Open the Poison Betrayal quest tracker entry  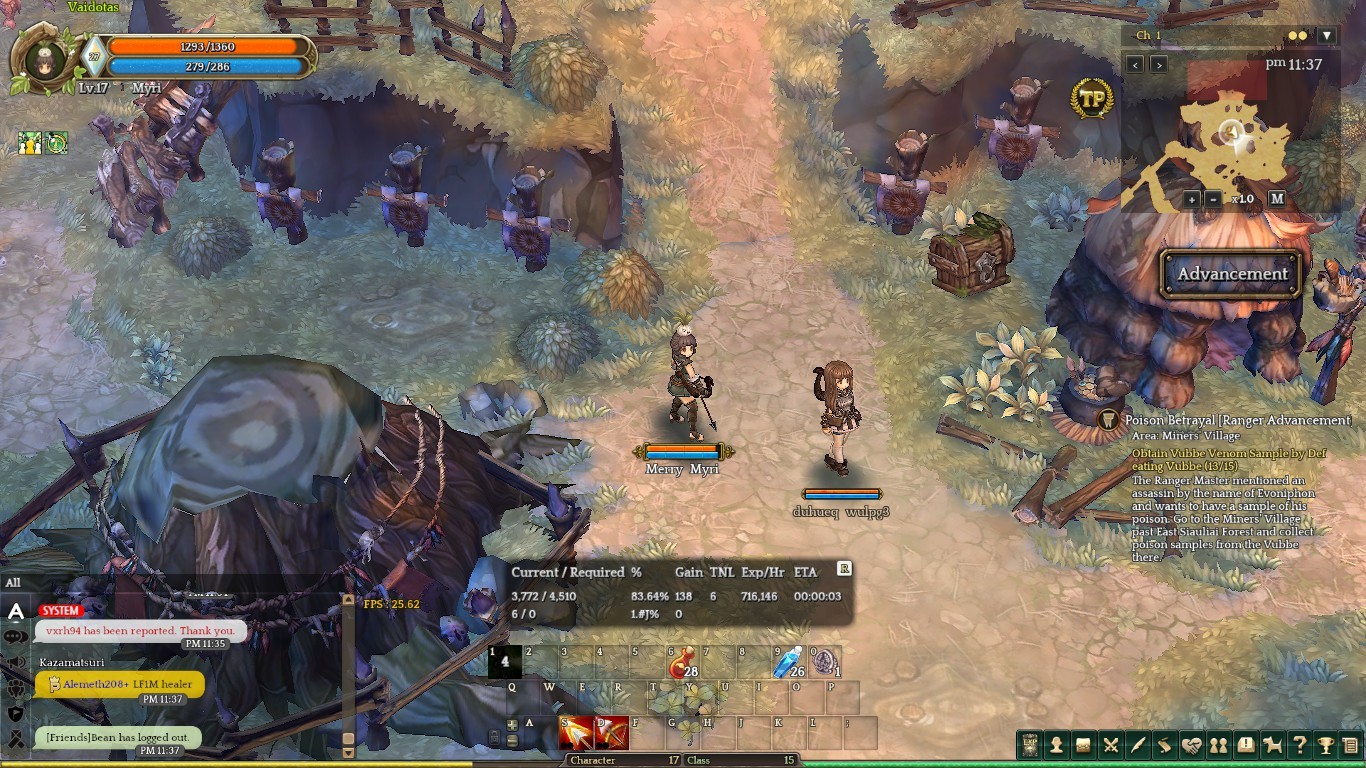[x=1238, y=421]
